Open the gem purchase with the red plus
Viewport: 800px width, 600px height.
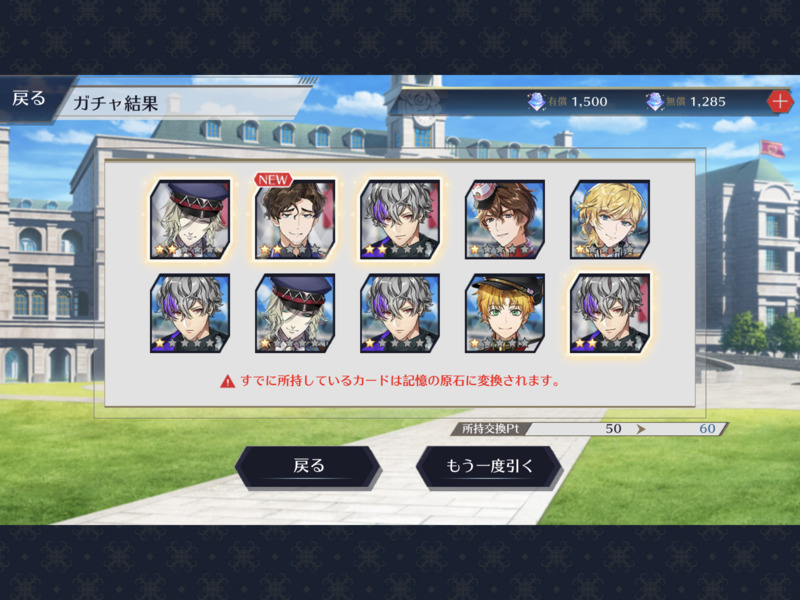[x=779, y=101]
